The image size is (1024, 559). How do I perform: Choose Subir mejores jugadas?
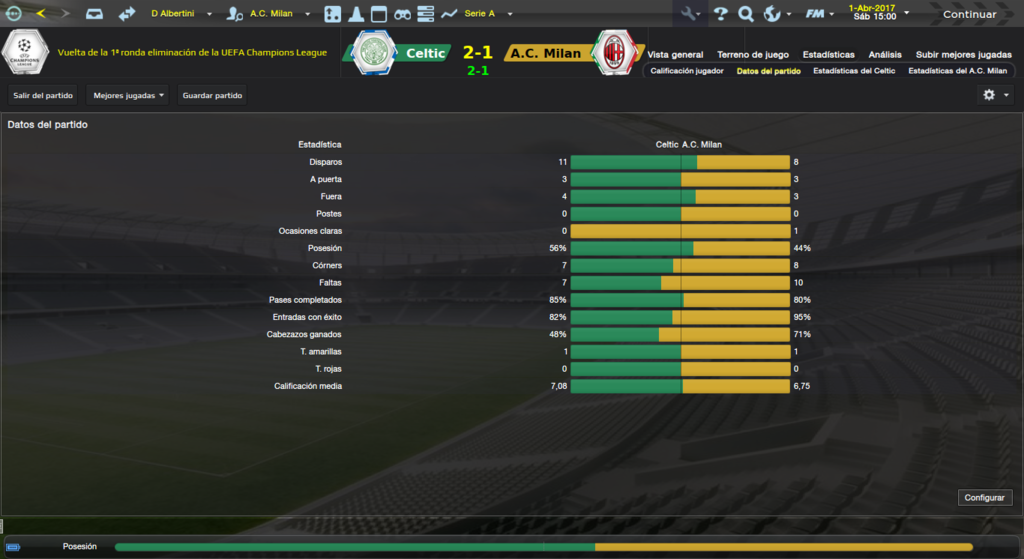[963, 54]
